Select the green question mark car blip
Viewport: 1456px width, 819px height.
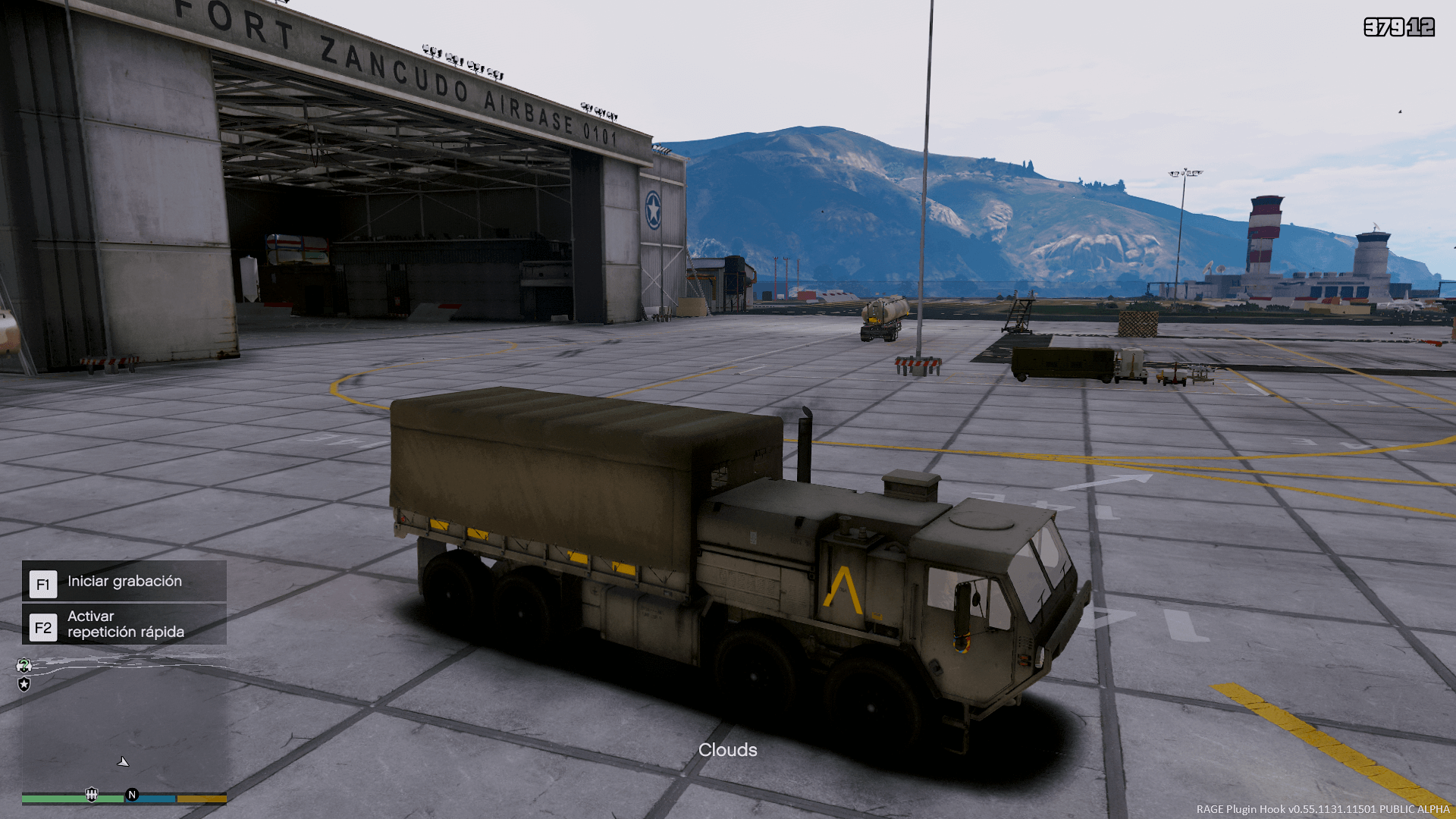coord(24,666)
